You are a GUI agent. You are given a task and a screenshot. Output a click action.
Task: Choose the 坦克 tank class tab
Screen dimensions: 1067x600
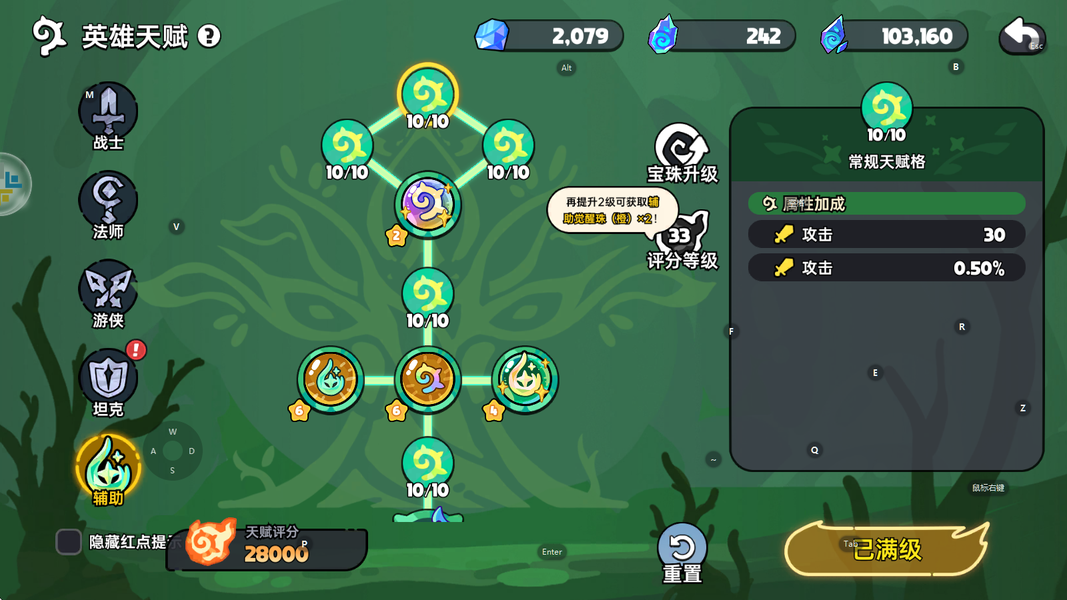[x=108, y=379]
